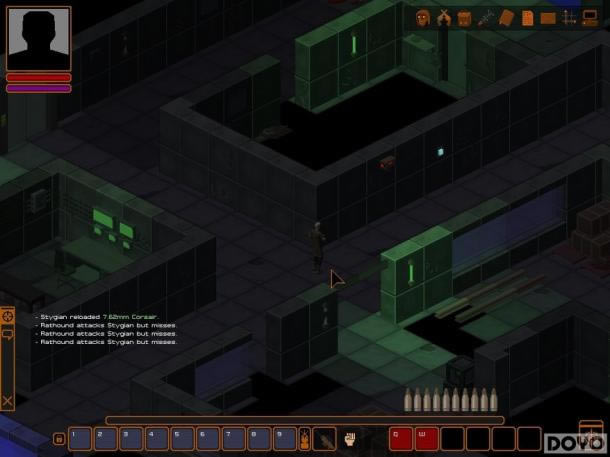Select the molotov bottle utility slot
This screenshot has width=610, height=457.
(305, 438)
